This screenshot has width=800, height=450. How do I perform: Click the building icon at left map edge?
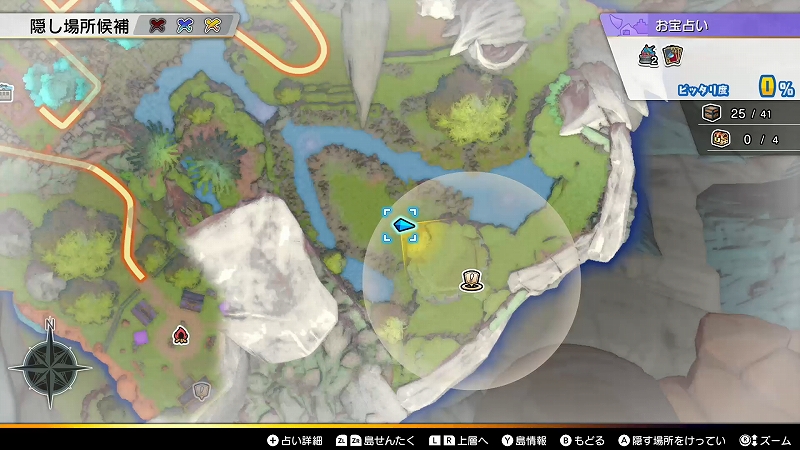point(5,94)
